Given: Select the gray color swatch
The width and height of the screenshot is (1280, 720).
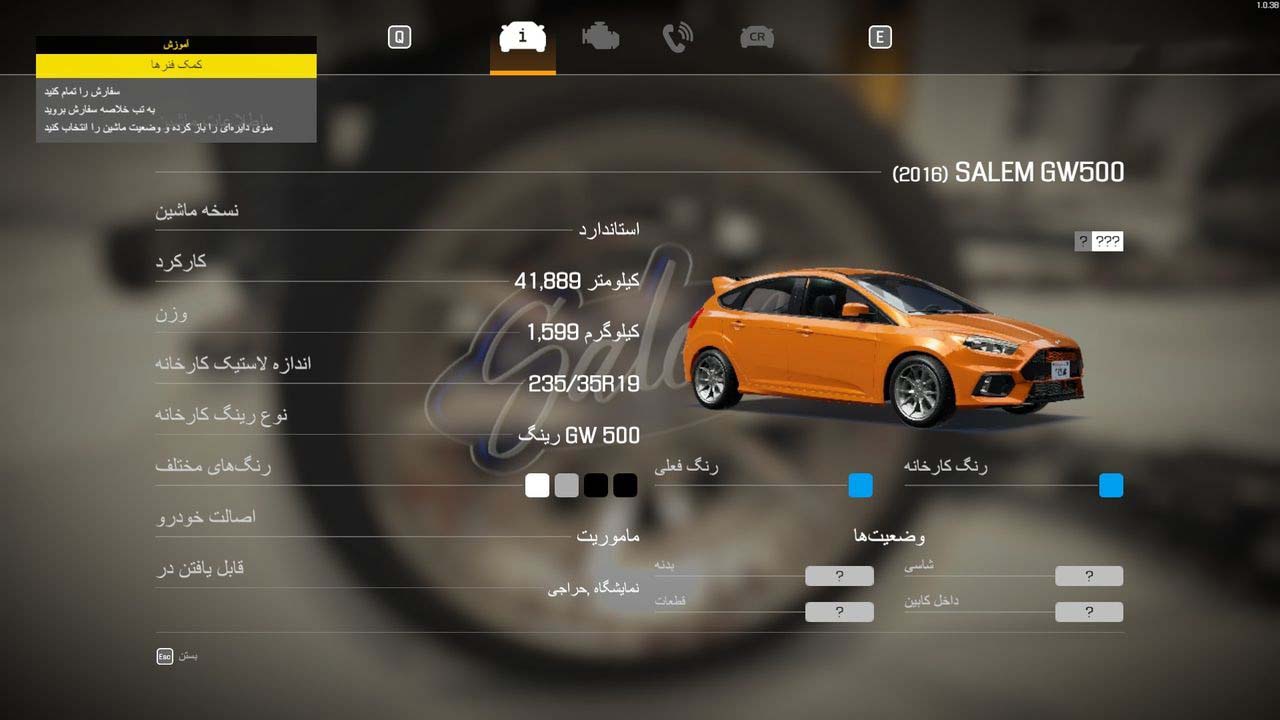Looking at the screenshot, I should tap(566, 486).
